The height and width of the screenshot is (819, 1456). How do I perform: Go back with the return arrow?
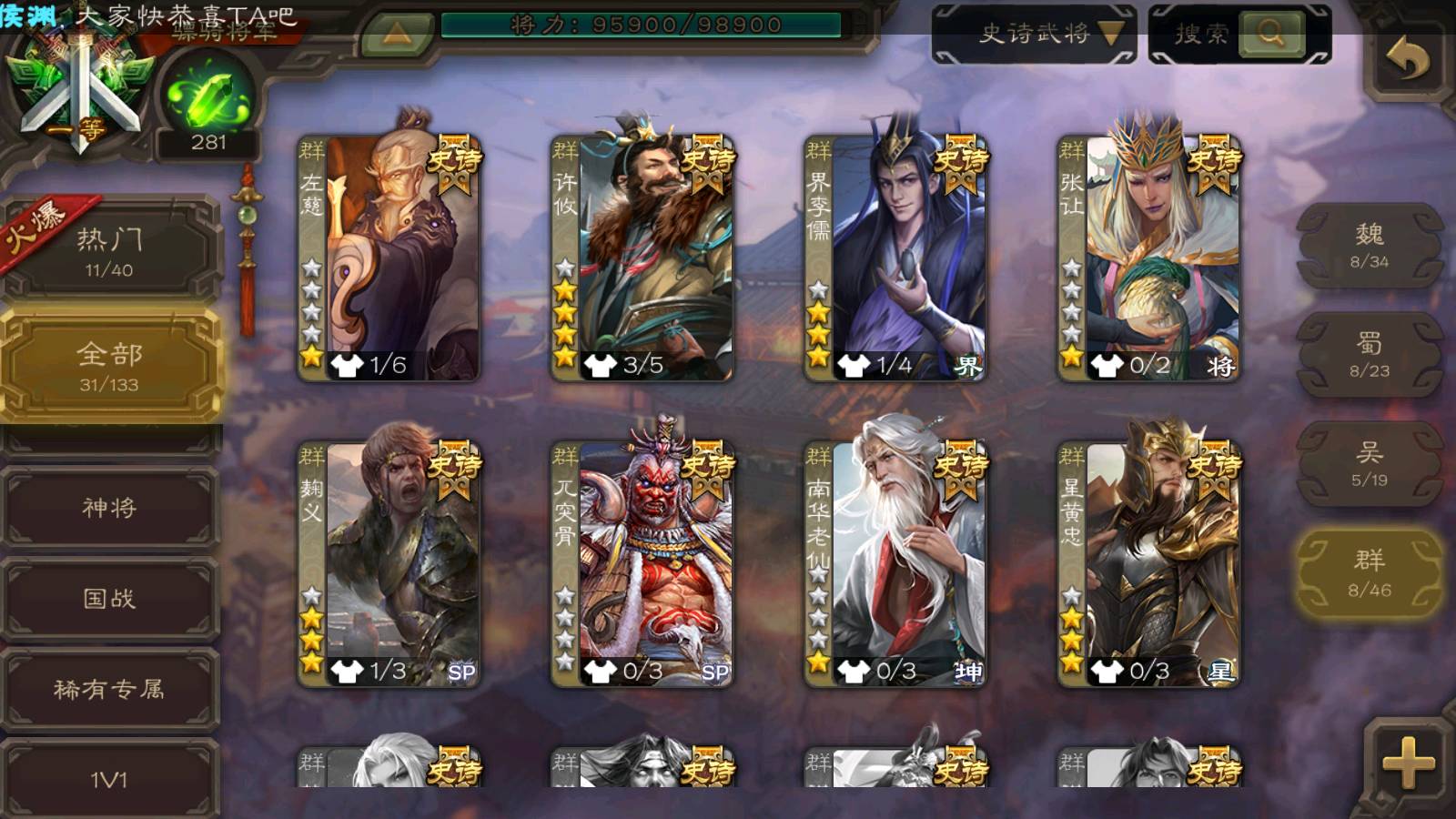point(1407,61)
